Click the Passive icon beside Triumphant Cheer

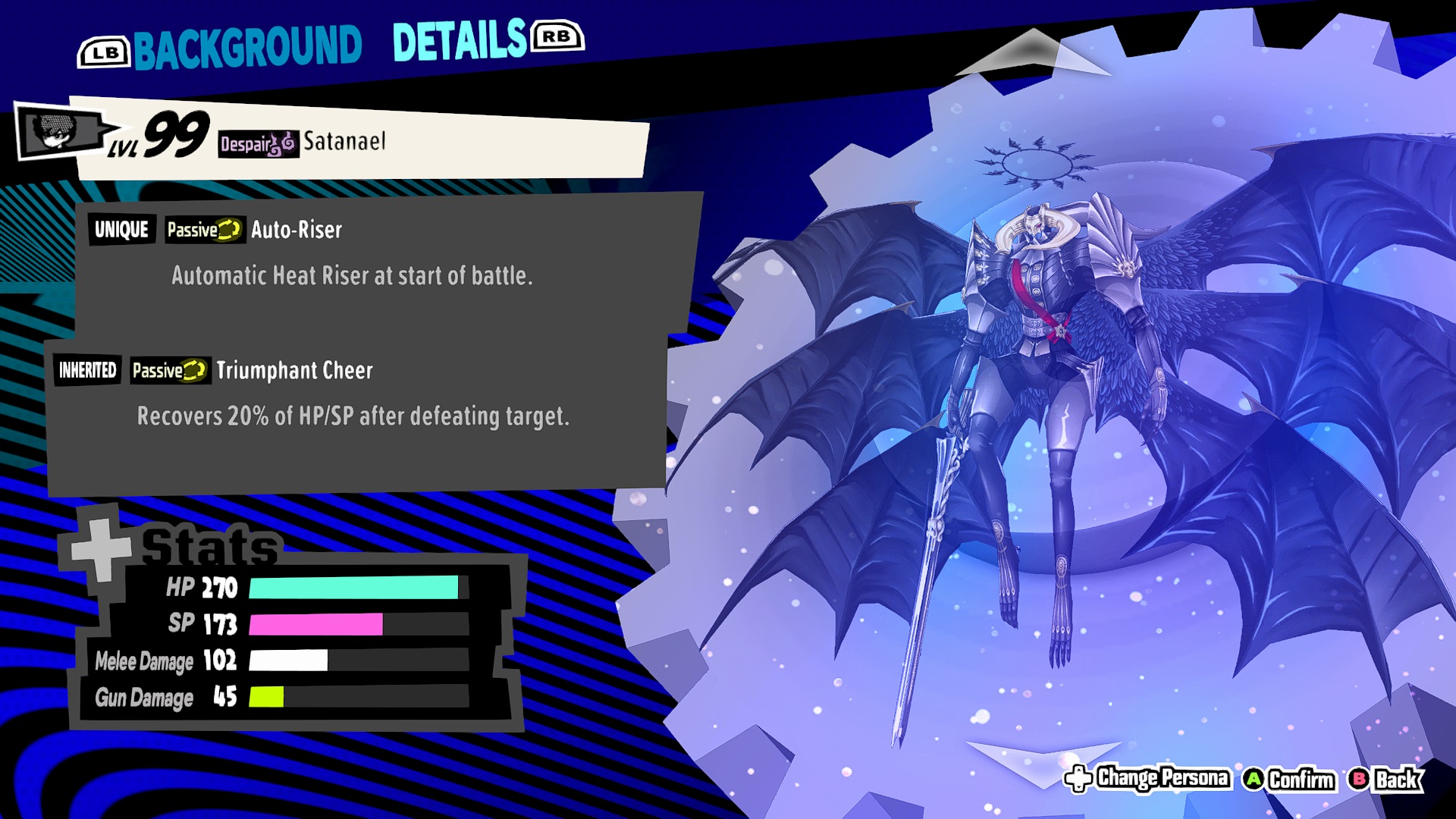[x=170, y=372]
